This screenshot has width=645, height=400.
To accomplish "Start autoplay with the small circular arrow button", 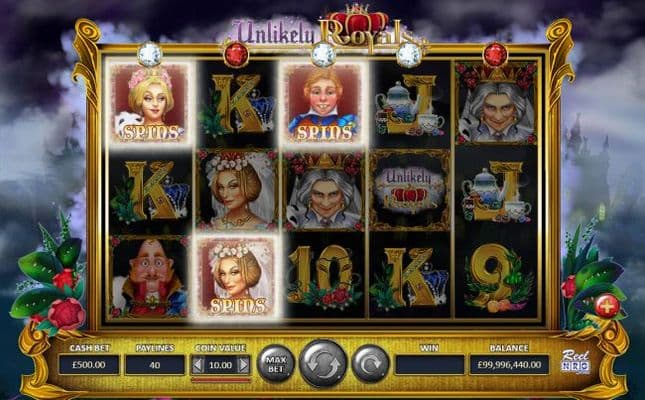I will coord(369,363).
